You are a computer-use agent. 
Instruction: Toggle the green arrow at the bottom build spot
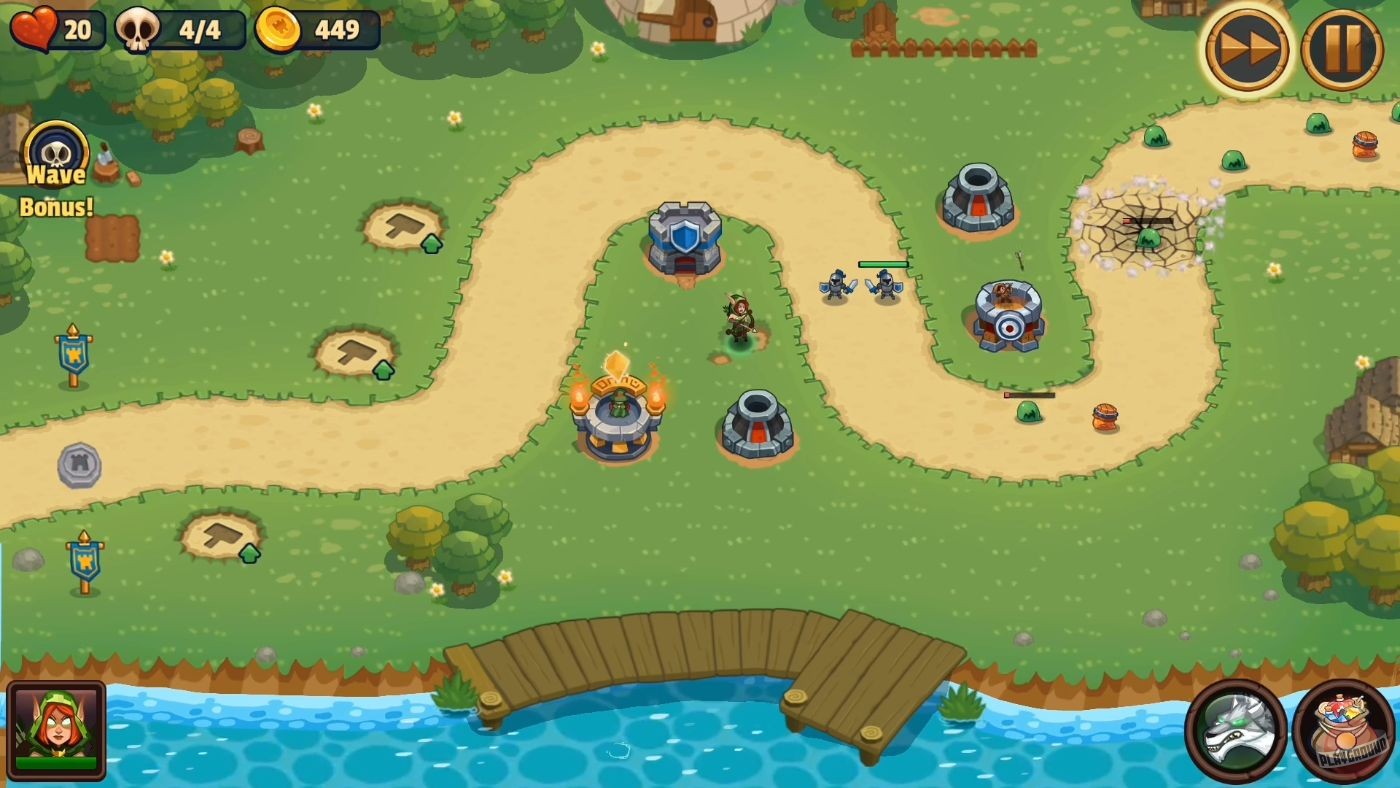tap(246, 551)
